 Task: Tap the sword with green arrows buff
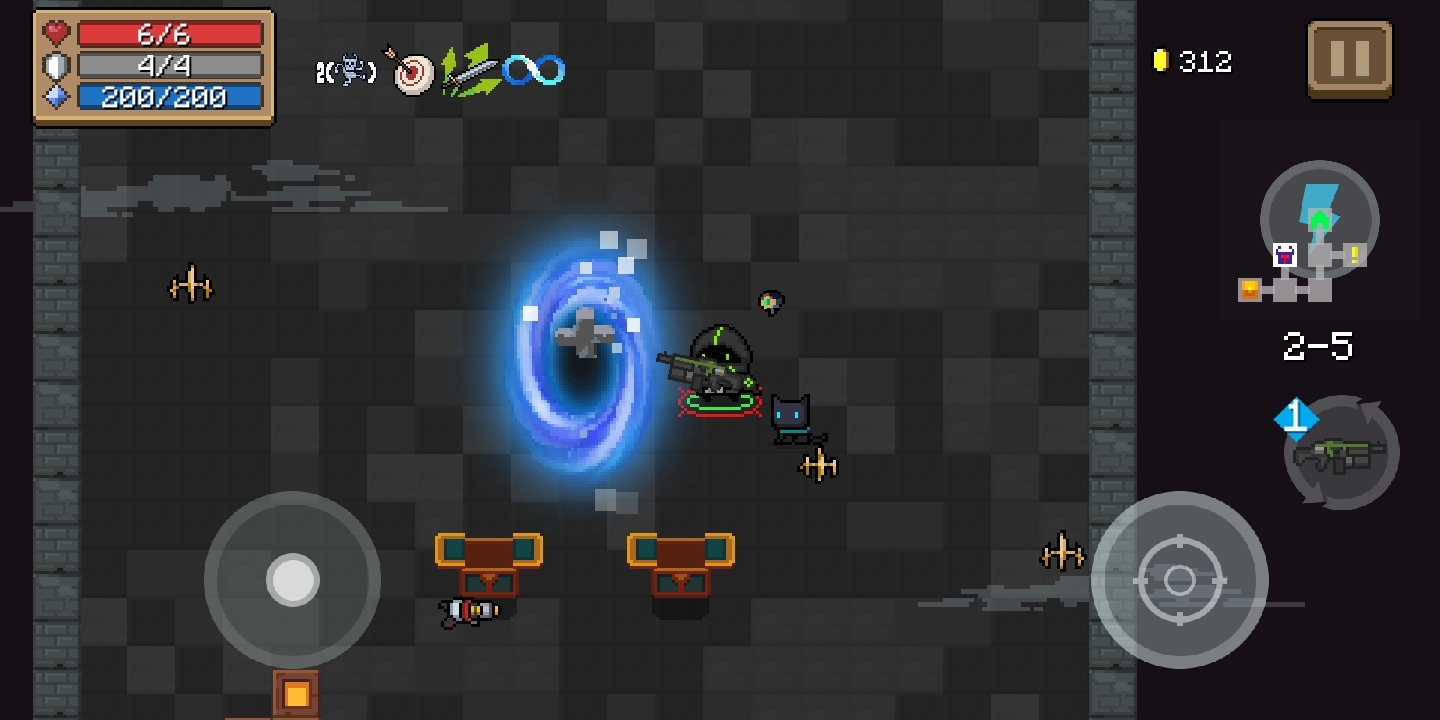(469, 71)
